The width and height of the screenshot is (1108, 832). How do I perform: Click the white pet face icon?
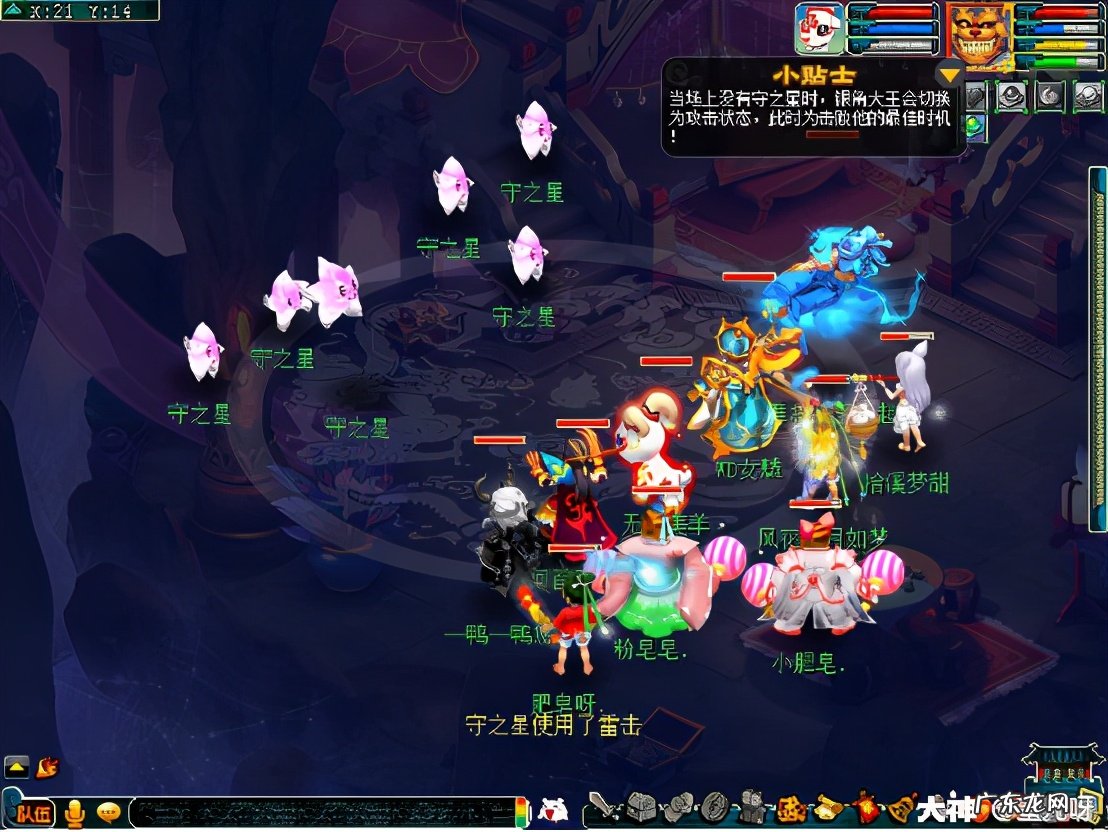pos(551,808)
